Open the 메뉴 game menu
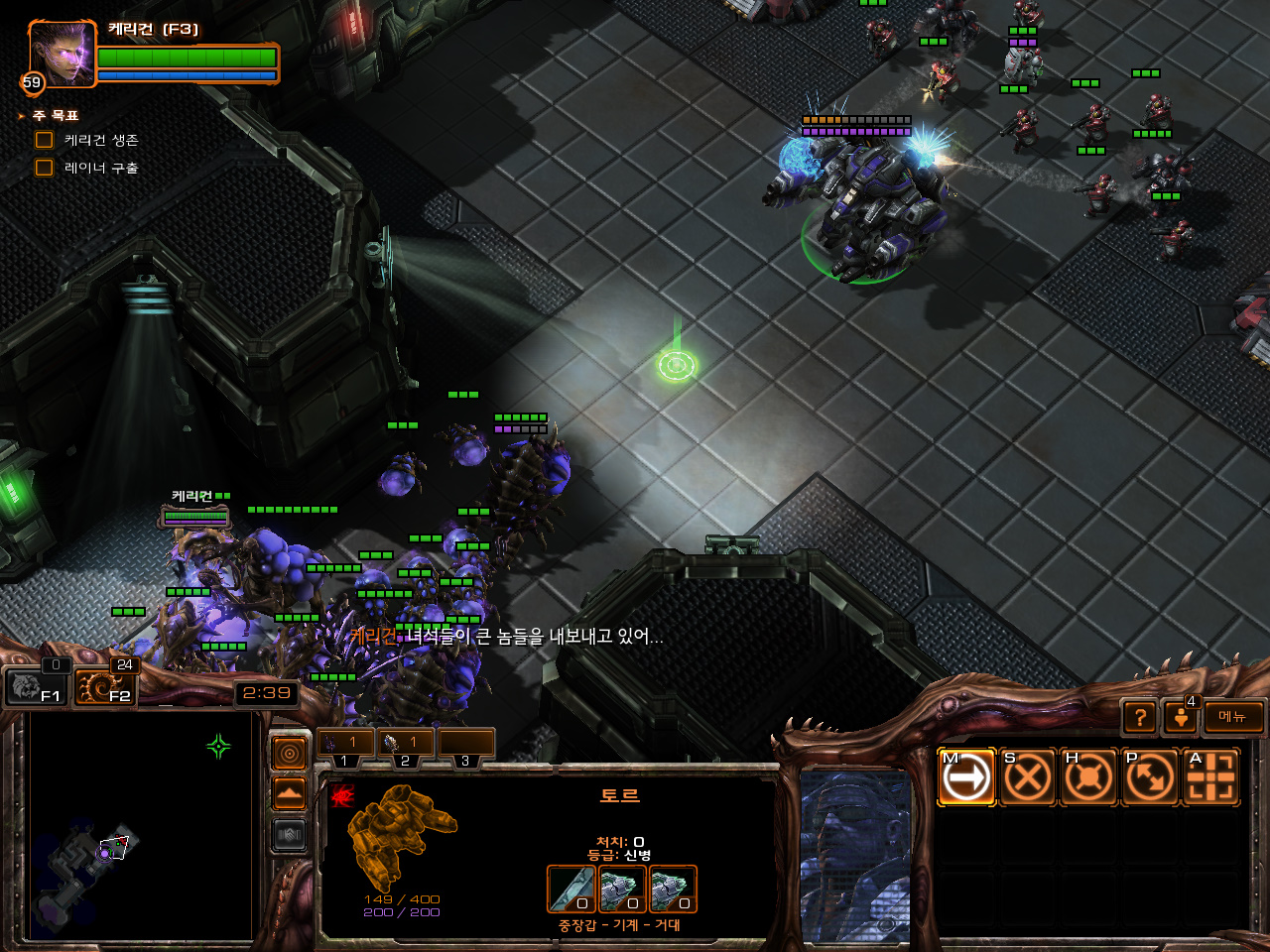 [1233, 716]
